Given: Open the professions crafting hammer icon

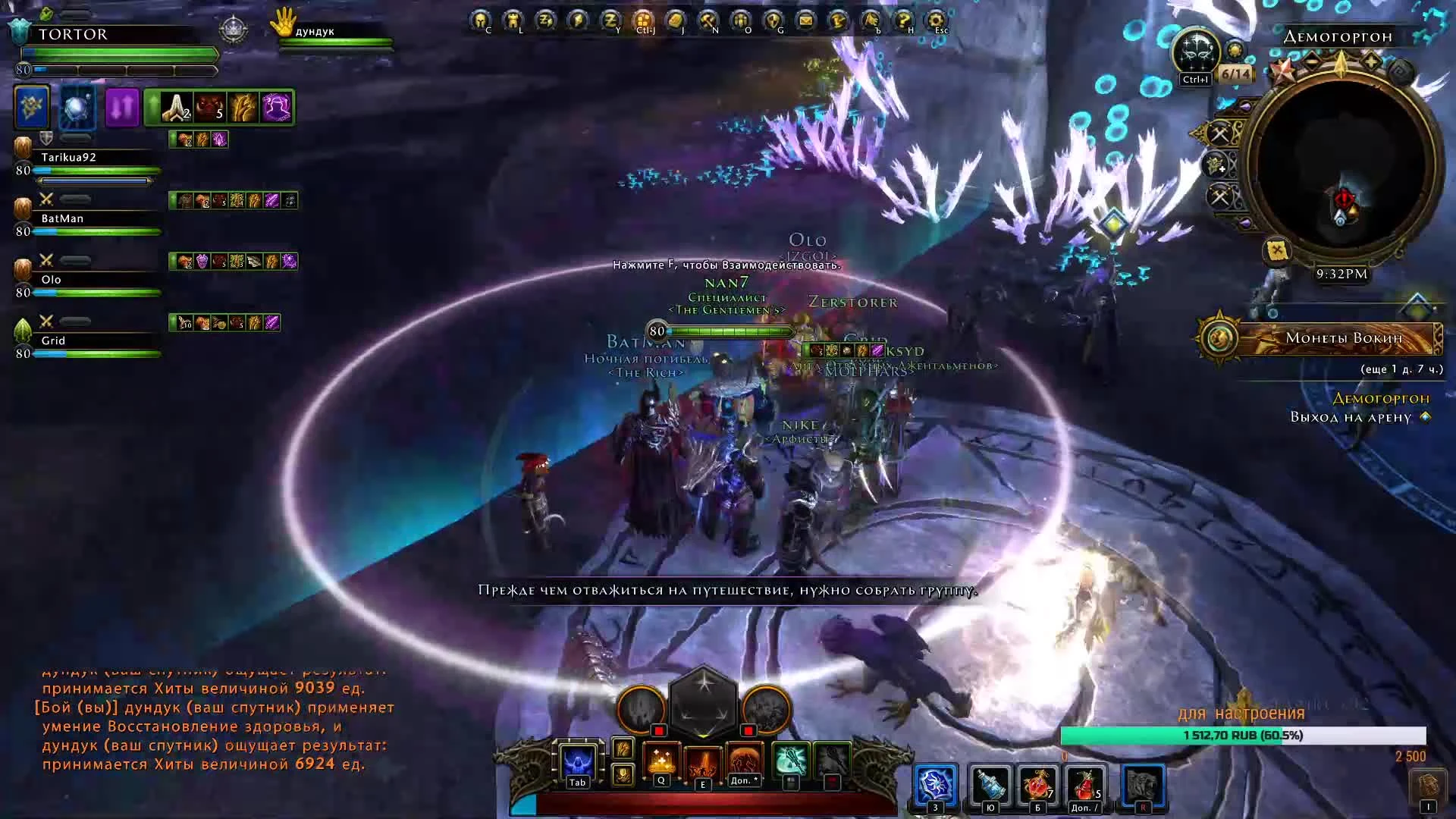Looking at the screenshot, I should coord(708,20).
